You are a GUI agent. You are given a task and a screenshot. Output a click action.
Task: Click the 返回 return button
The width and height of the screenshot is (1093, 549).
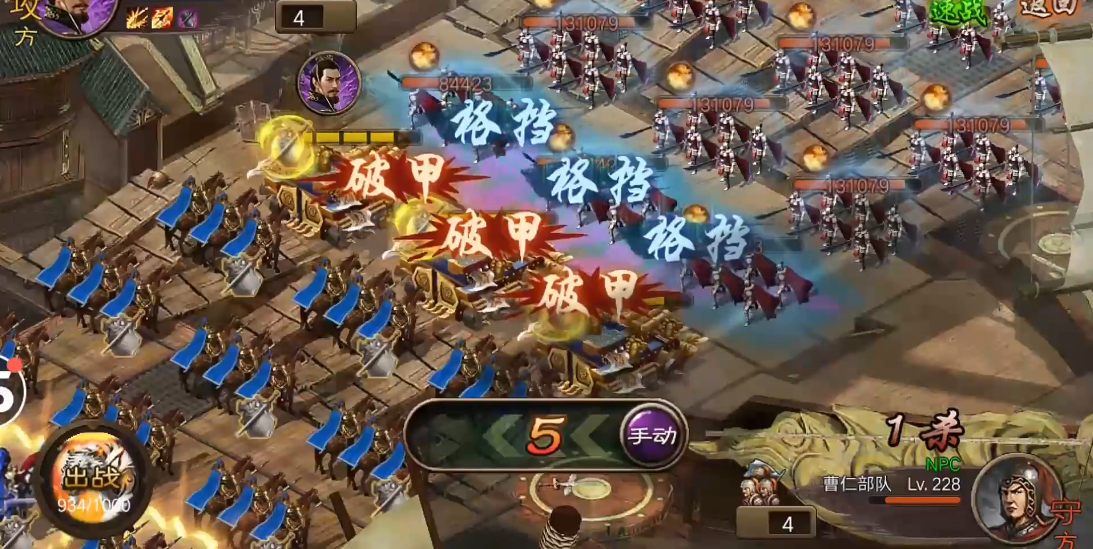(1049, 10)
